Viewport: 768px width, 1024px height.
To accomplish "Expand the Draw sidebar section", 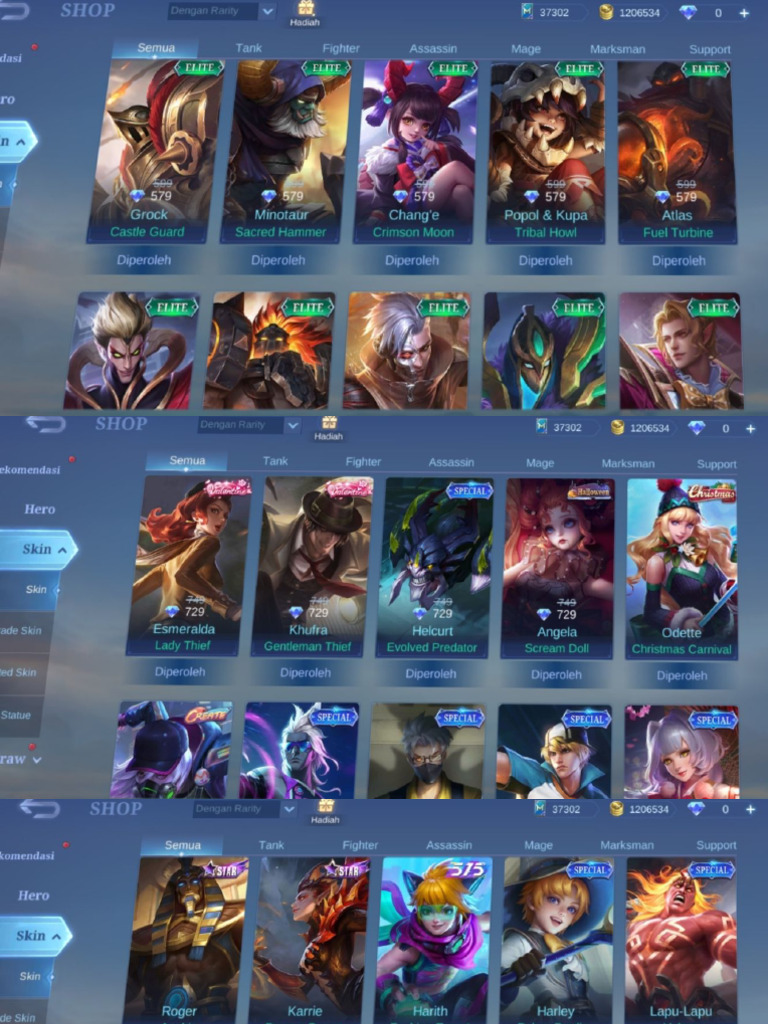I will point(18,759).
